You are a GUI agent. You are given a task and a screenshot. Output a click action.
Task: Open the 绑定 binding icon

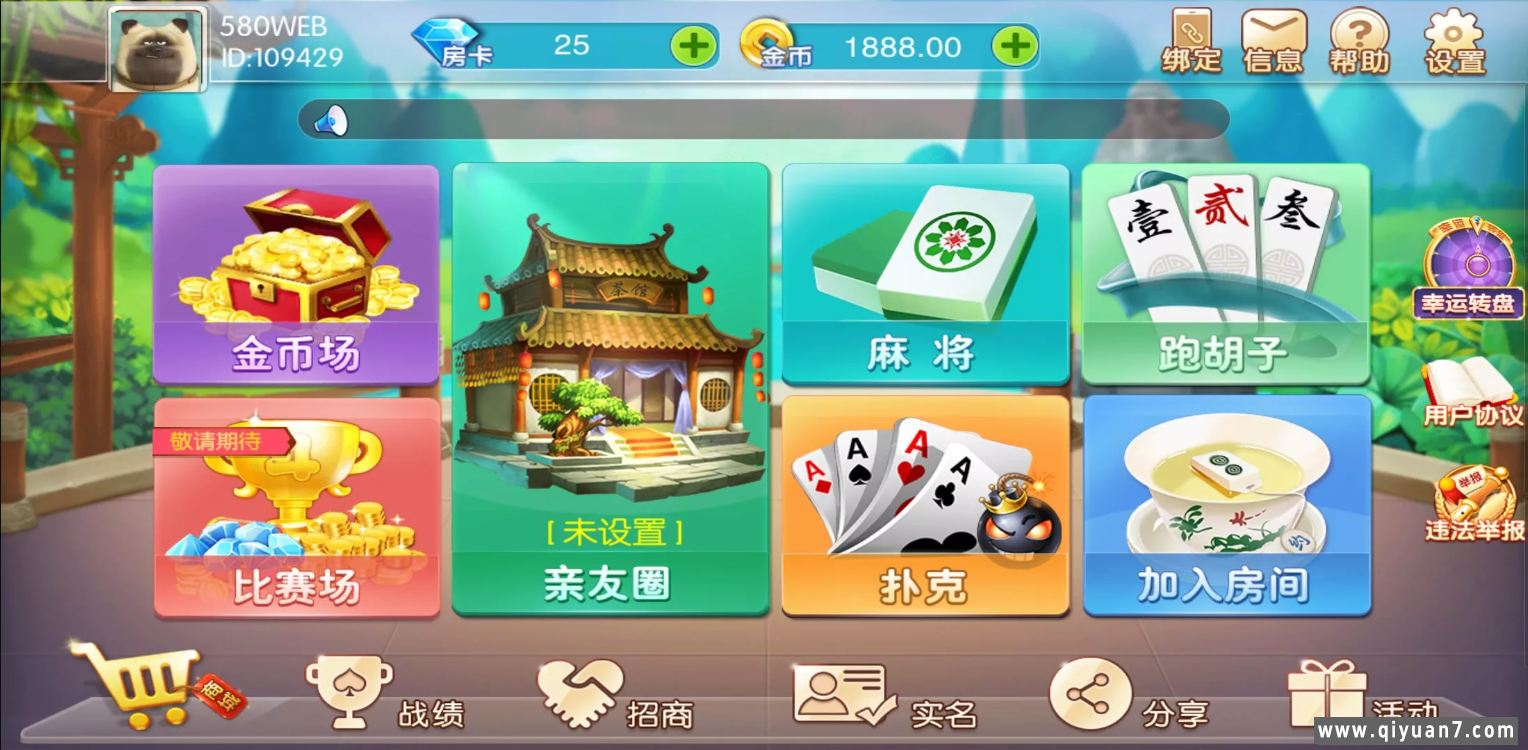1190,42
